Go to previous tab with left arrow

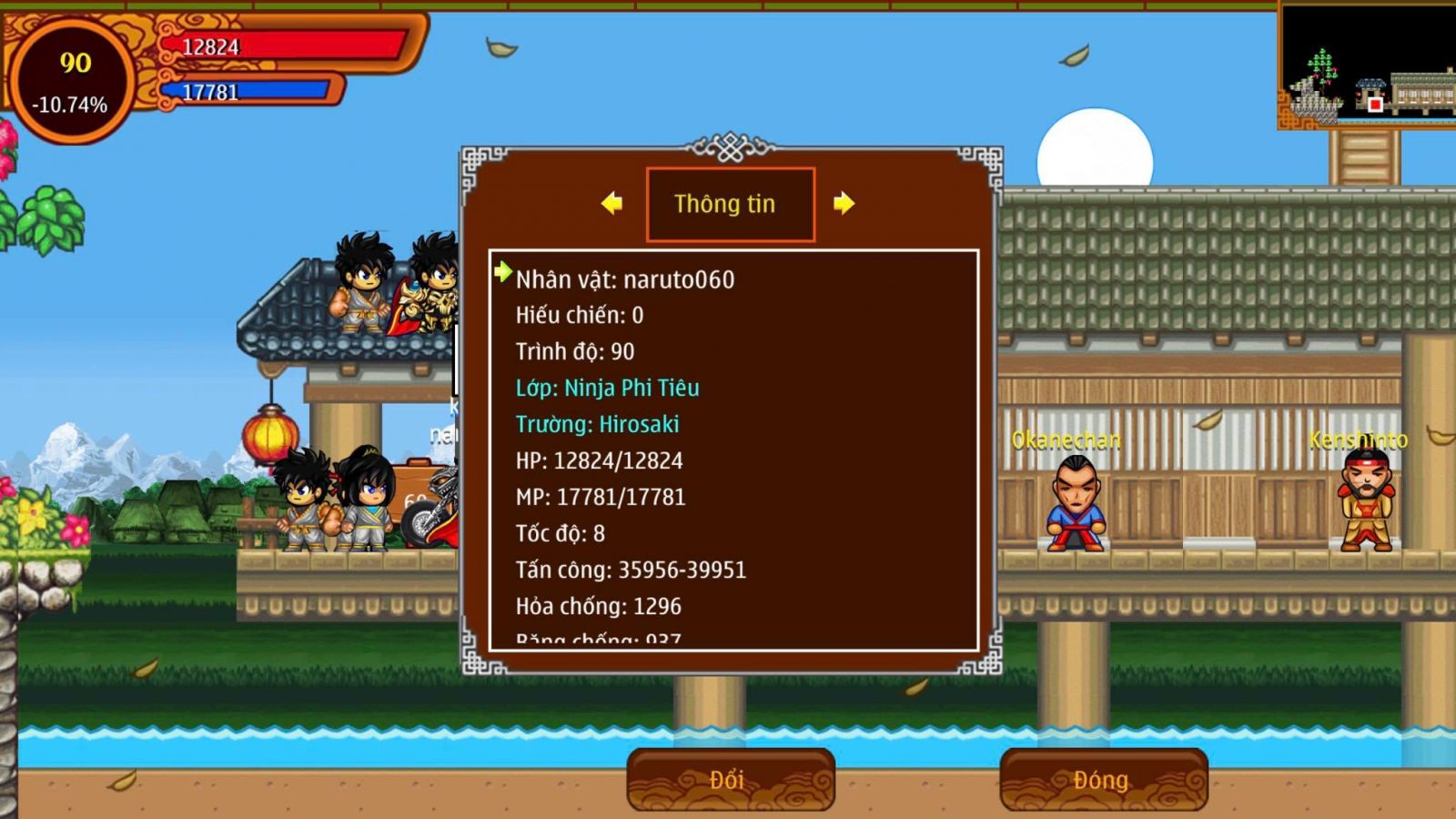pos(612,203)
